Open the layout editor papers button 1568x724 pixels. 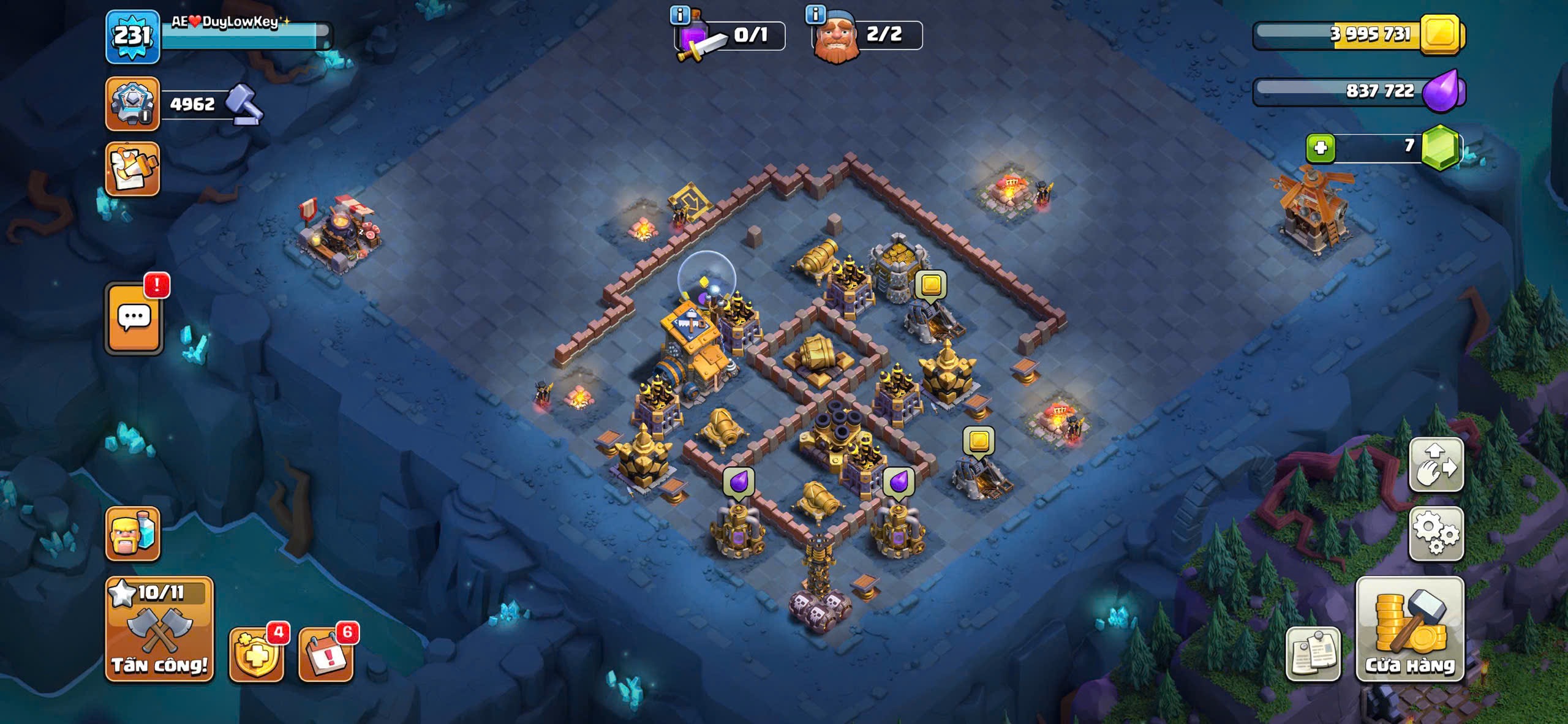tap(1313, 654)
